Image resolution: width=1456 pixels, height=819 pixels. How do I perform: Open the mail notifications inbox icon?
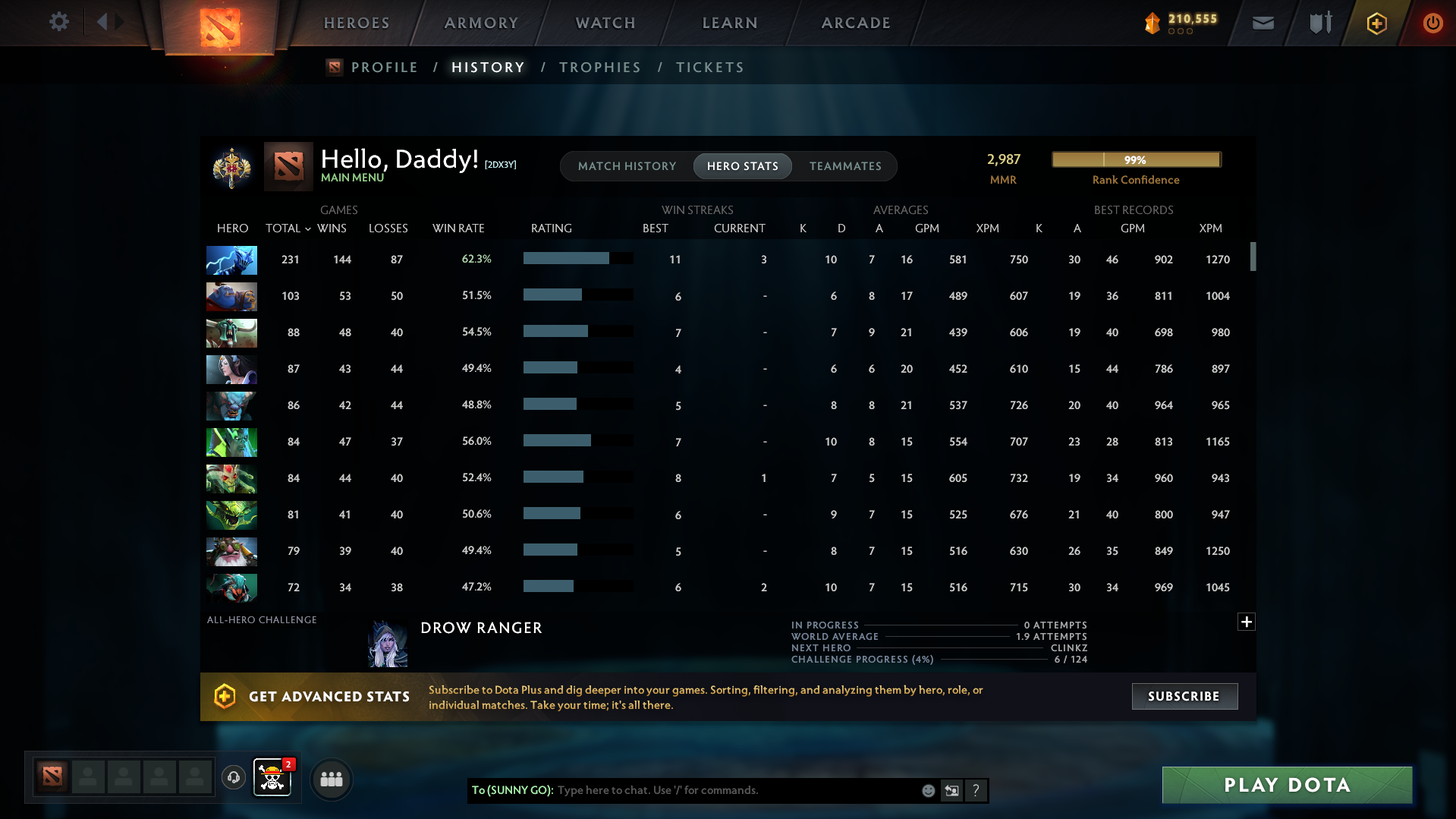[x=1262, y=23]
